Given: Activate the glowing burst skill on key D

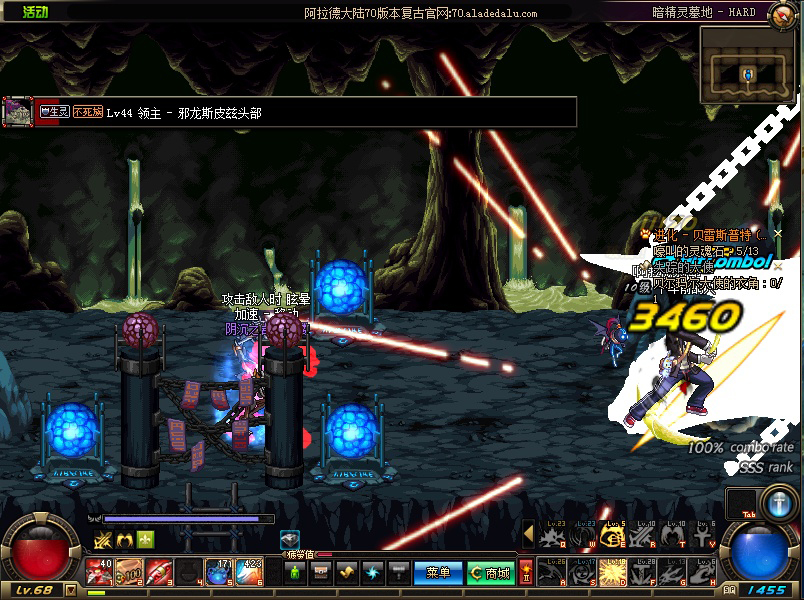Looking at the screenshot, I should pos(613,572).
